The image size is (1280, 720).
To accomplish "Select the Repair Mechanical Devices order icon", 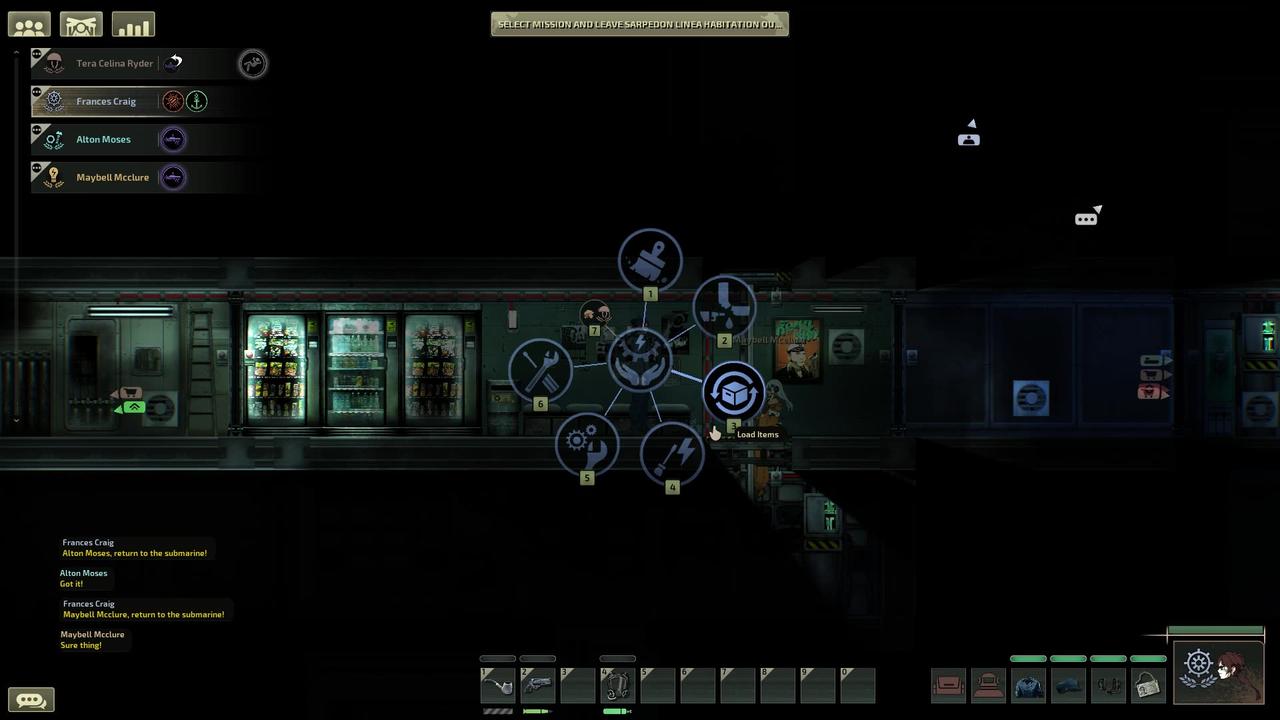I will [587, 444].
